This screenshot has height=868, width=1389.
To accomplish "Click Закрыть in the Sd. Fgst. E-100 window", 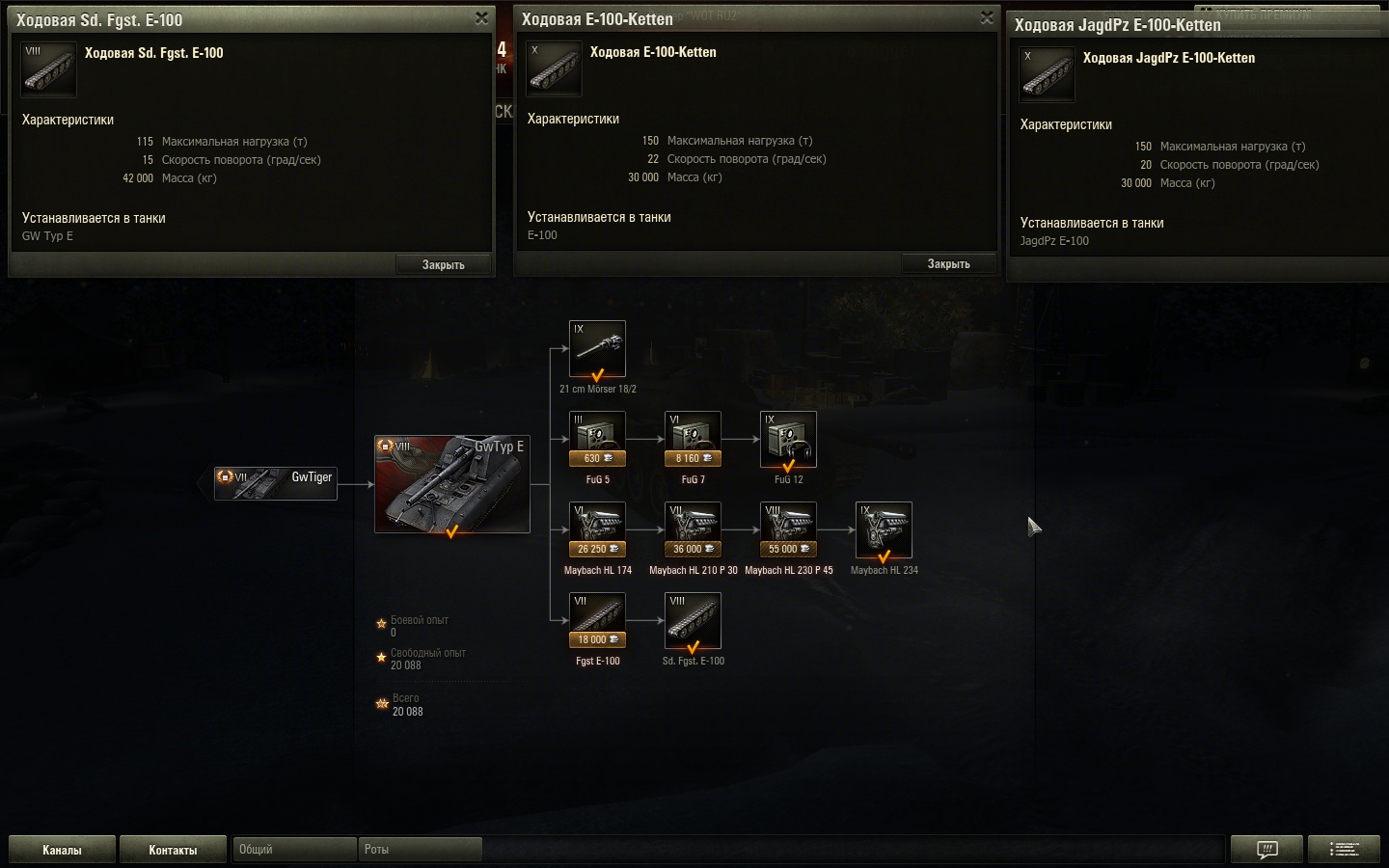I will 443,264.
